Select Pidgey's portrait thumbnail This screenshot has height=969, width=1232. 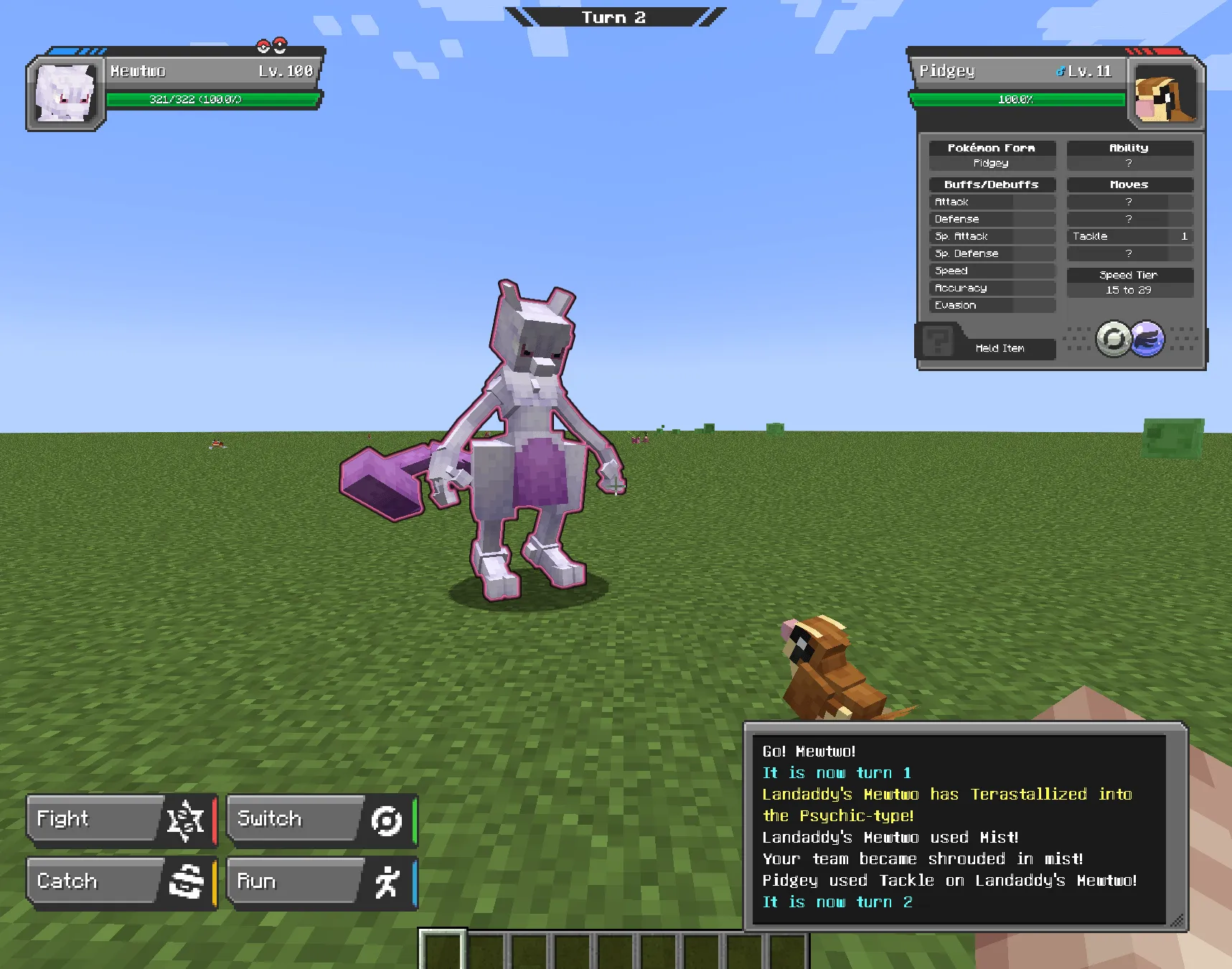pyautogui.click(x=1165, y=95)
